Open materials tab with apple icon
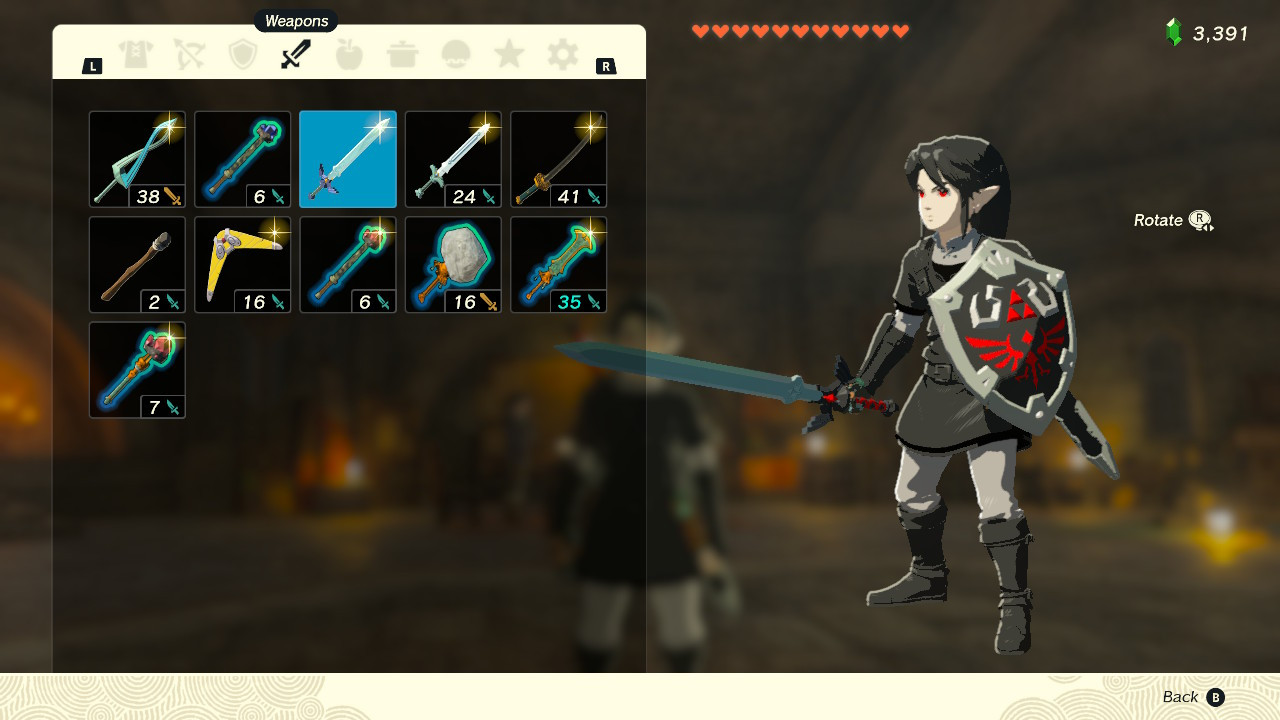 tap(350, 55)
